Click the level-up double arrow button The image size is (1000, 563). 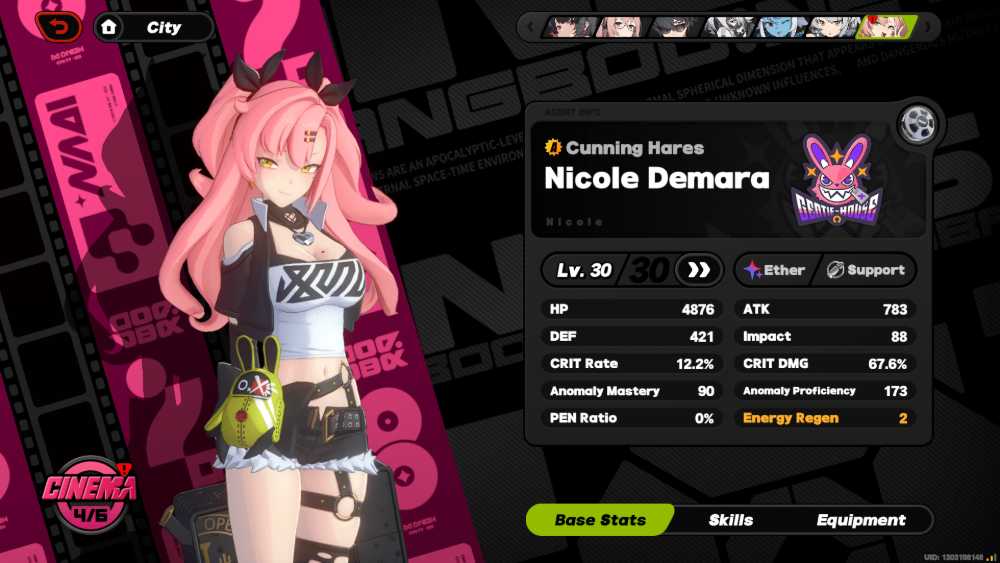coord(697,270)
